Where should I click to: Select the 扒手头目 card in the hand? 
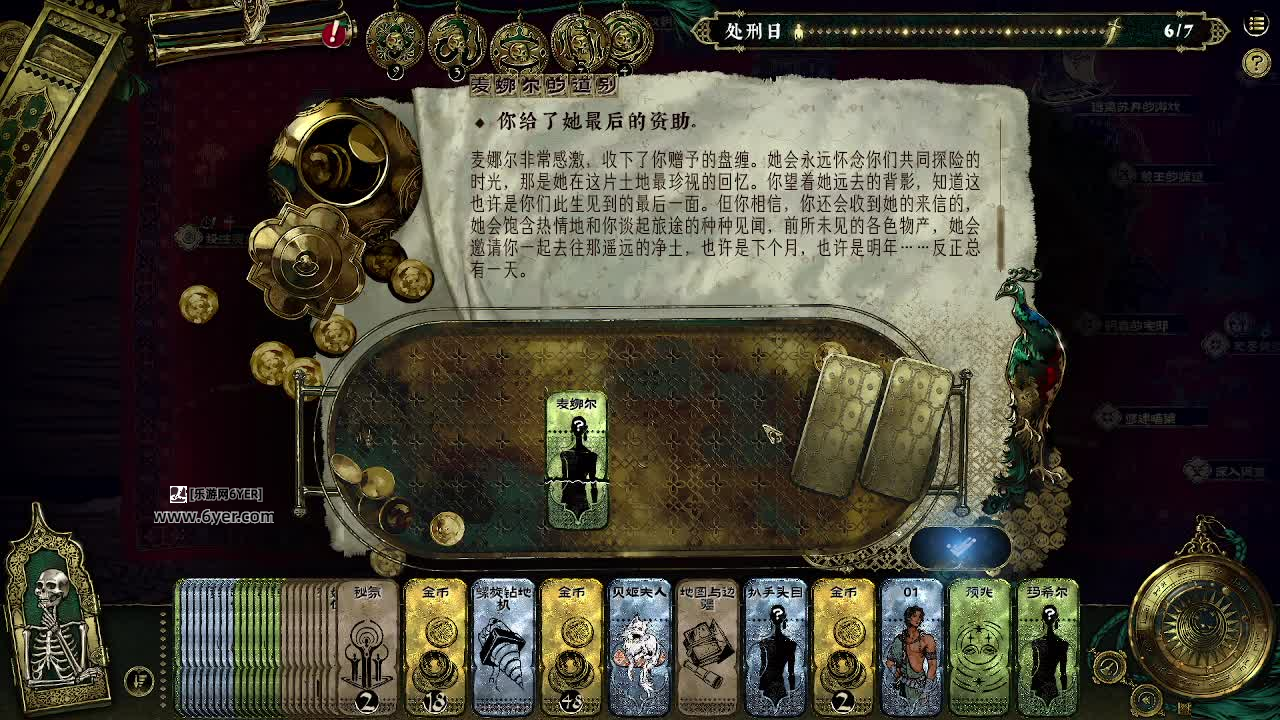[x=775, y=650]
